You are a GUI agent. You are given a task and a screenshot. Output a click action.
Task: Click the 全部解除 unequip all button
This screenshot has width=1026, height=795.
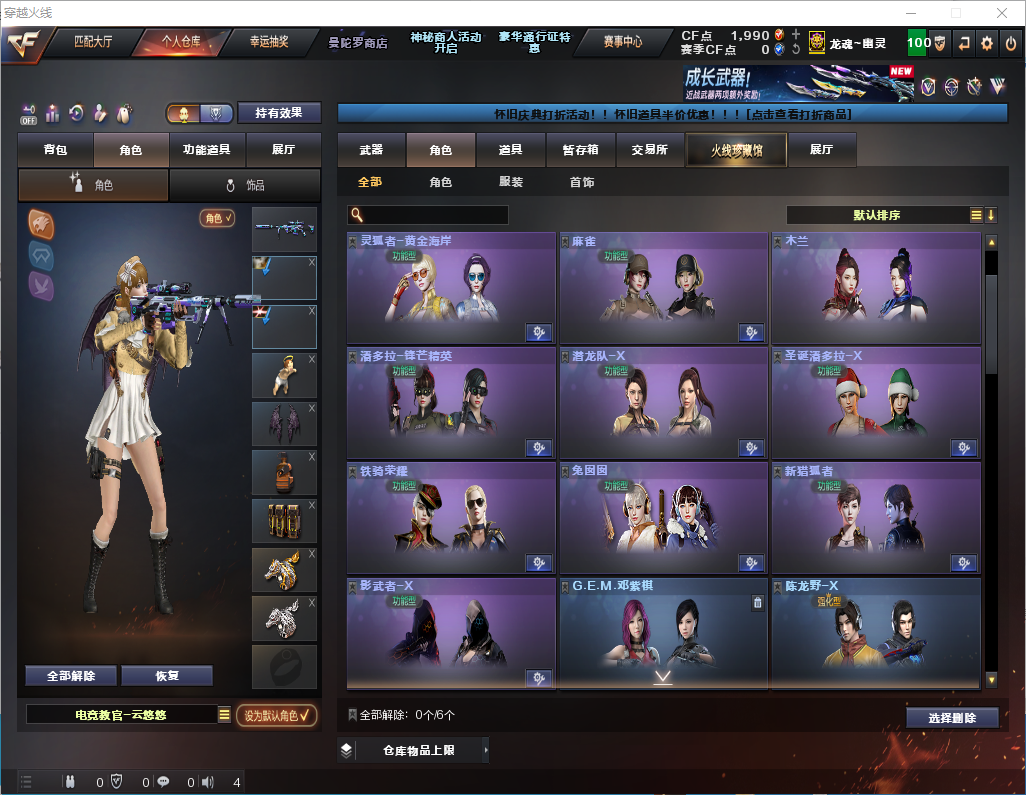[71, 676]
